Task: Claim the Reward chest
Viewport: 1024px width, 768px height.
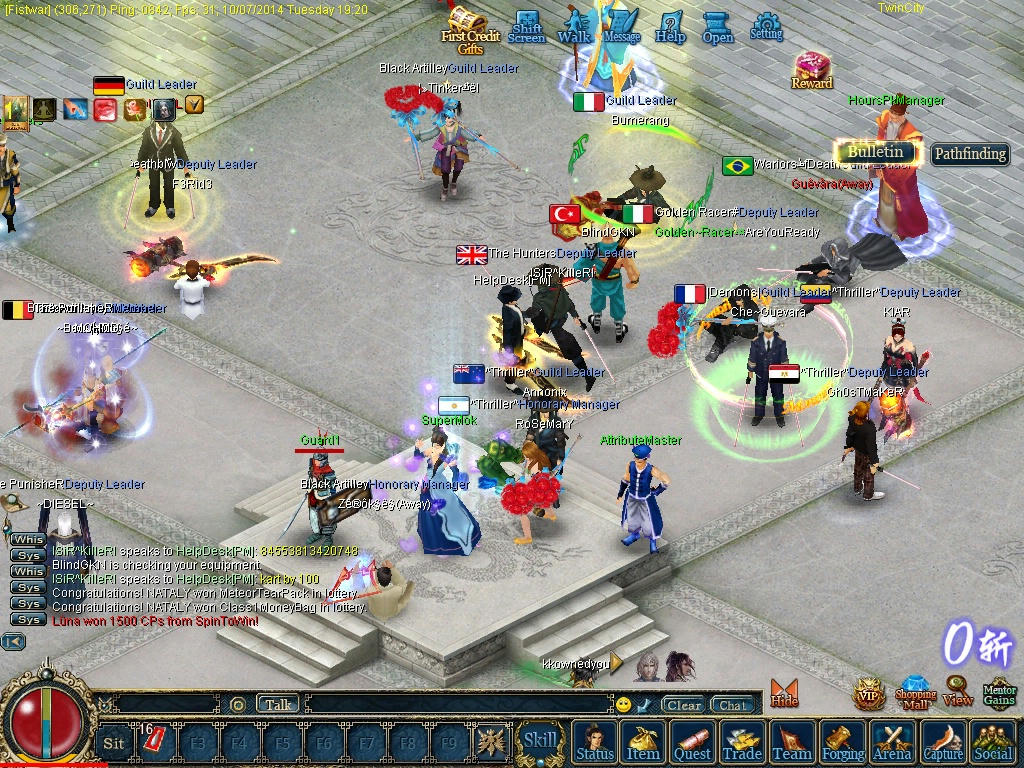Action: [x=812, y=70]
